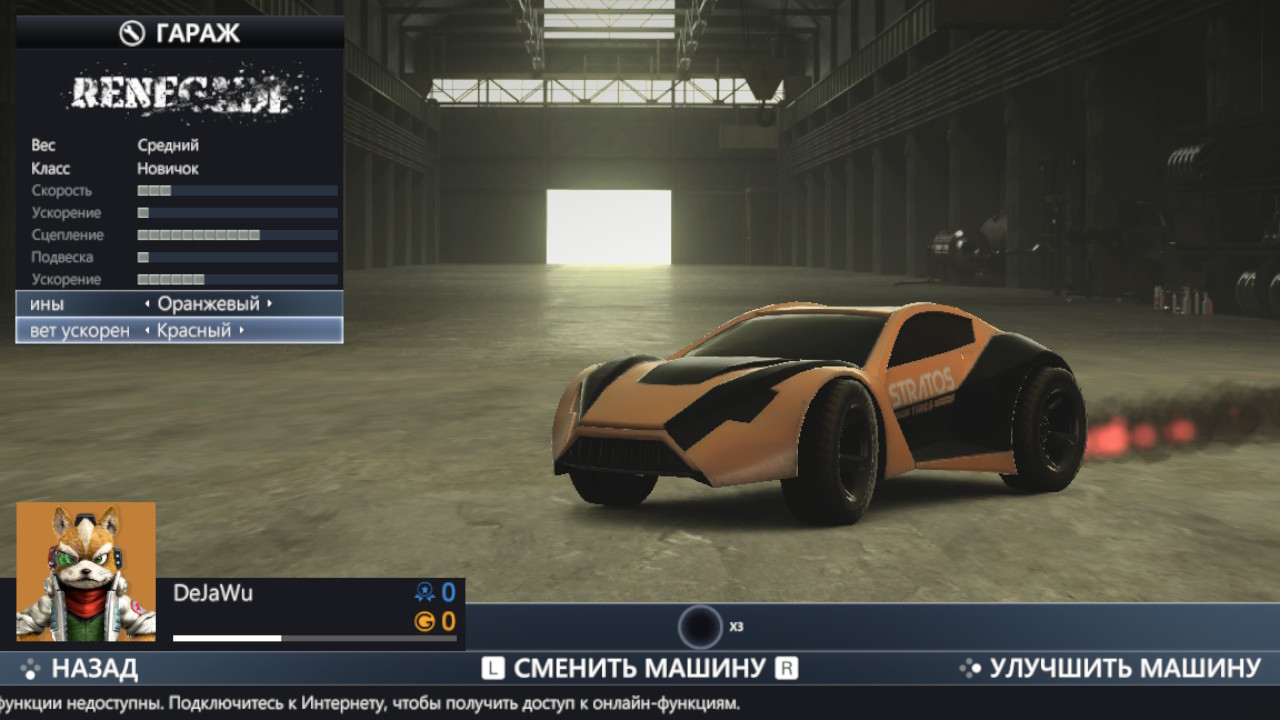Choose the Красный boost color row
This screenshot has height=720, width=1280.
[x=179, y=331]
